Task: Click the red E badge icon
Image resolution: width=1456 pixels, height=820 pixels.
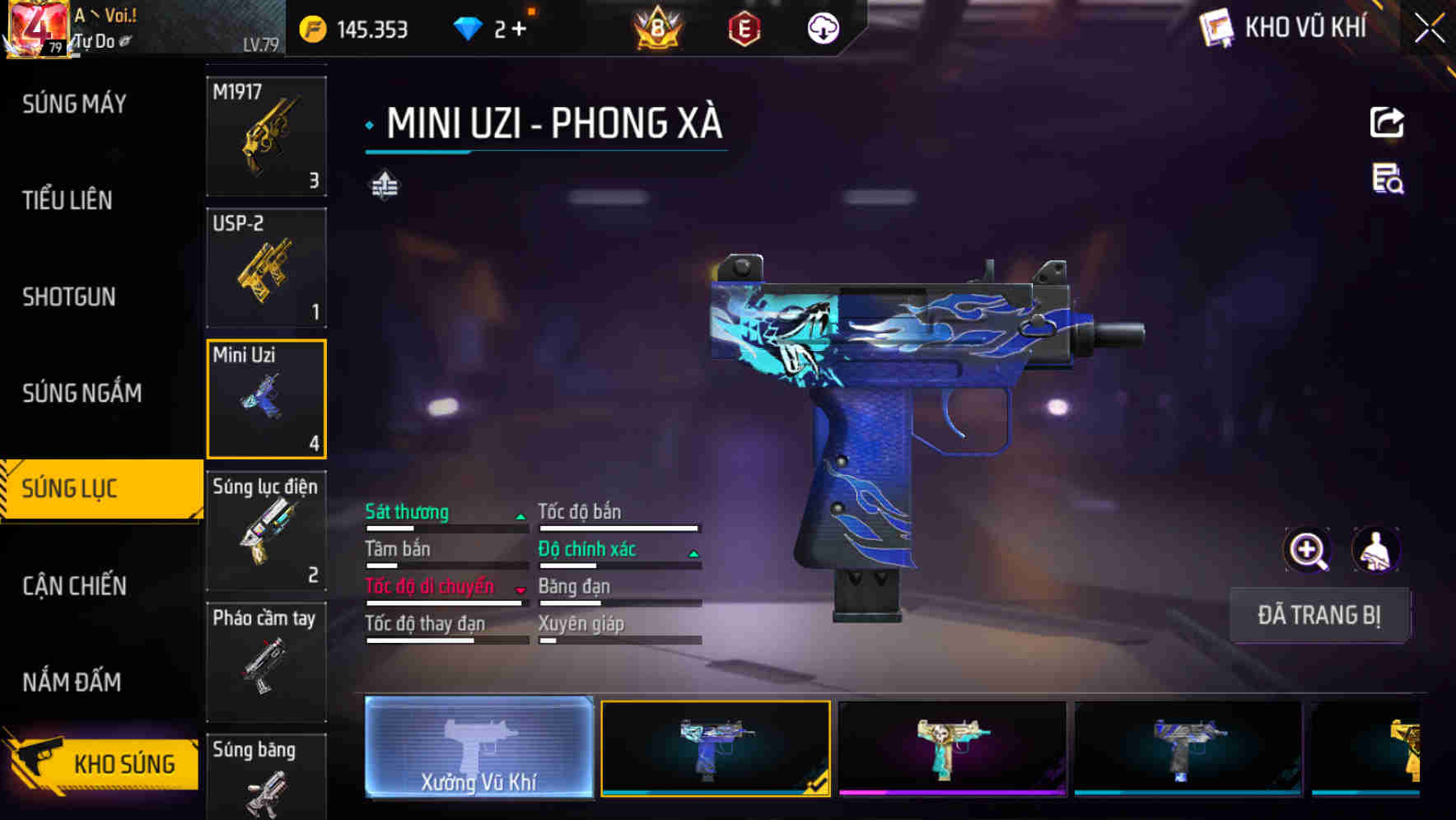Action: tap(743, 27)
